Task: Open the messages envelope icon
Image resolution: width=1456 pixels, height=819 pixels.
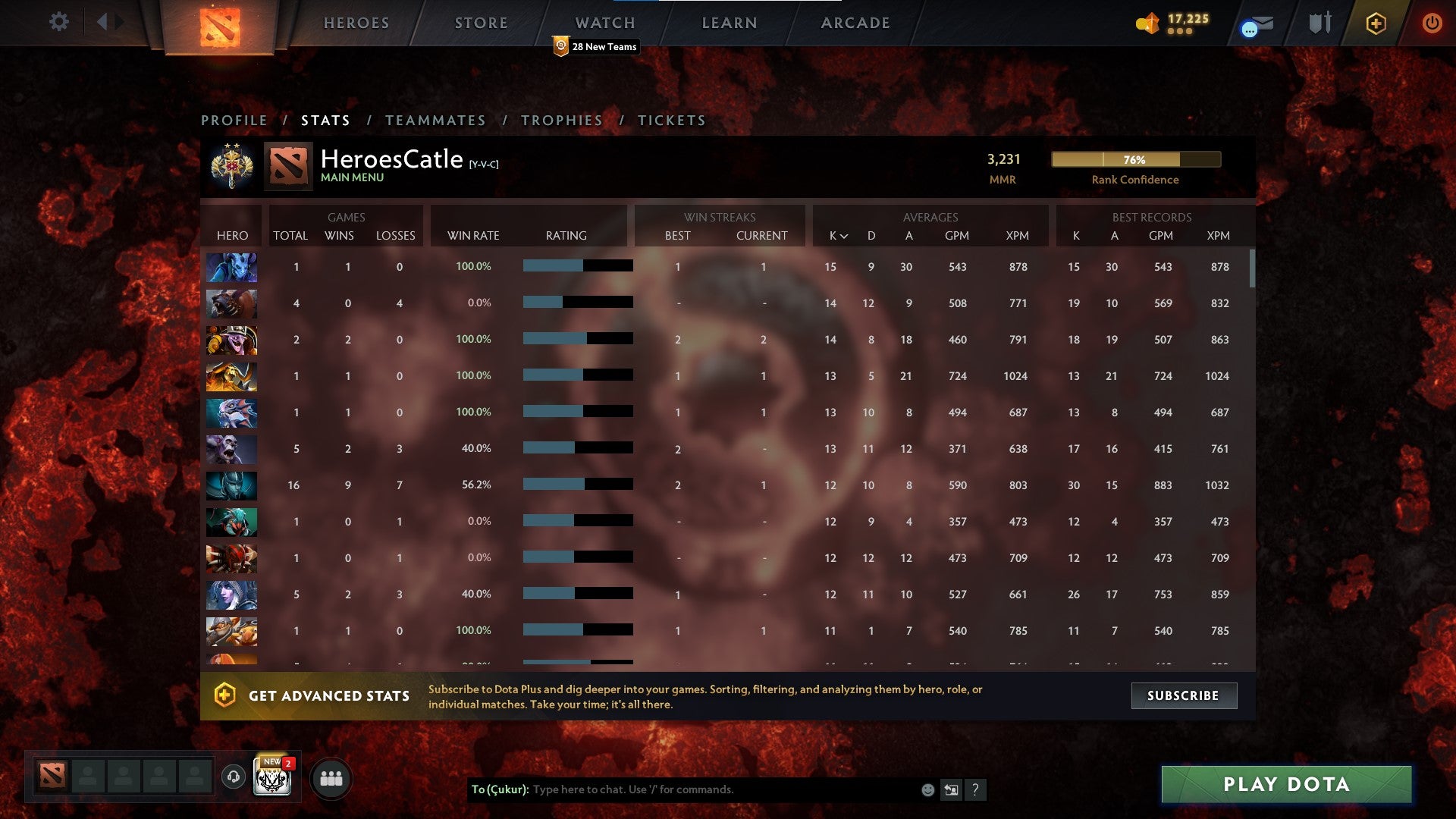Action: point(1255,25)
